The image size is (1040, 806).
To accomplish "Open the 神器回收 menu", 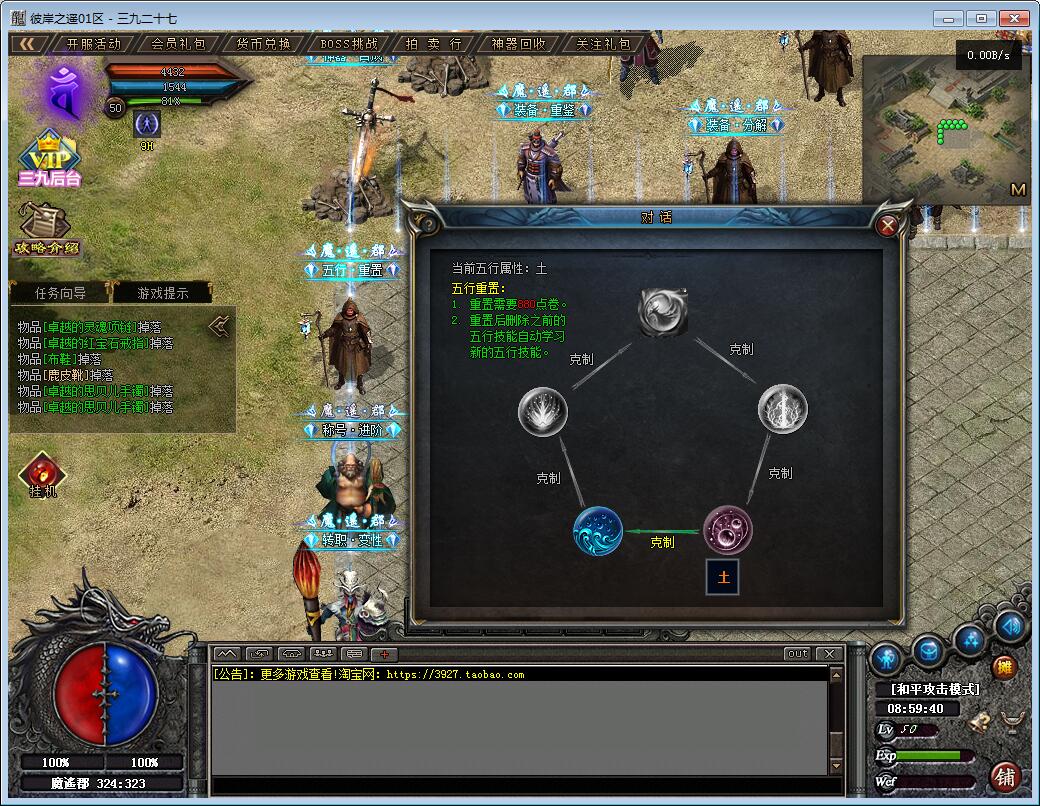I will point(519,44).
